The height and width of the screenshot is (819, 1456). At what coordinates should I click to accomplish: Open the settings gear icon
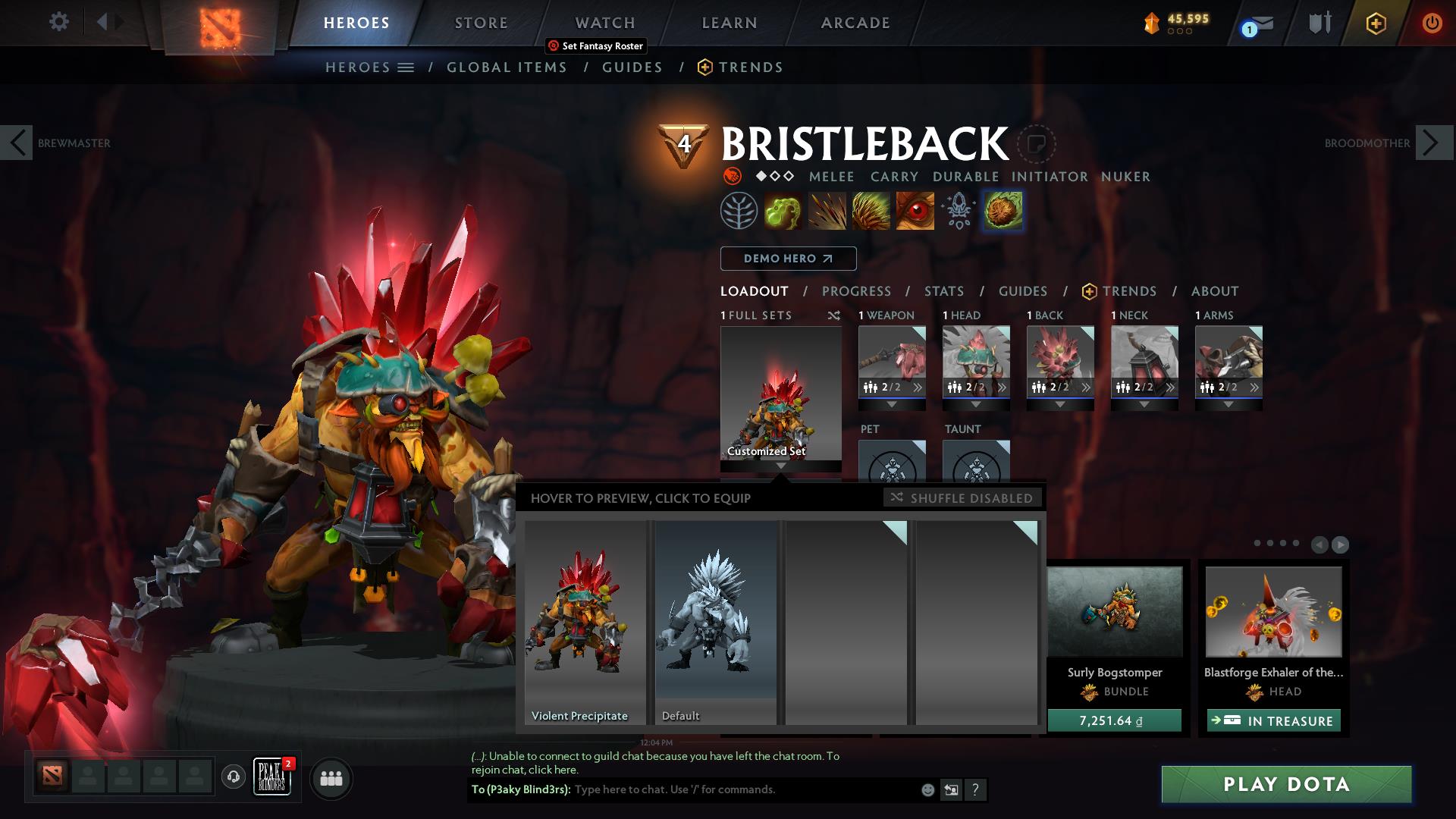click(58, 22)
